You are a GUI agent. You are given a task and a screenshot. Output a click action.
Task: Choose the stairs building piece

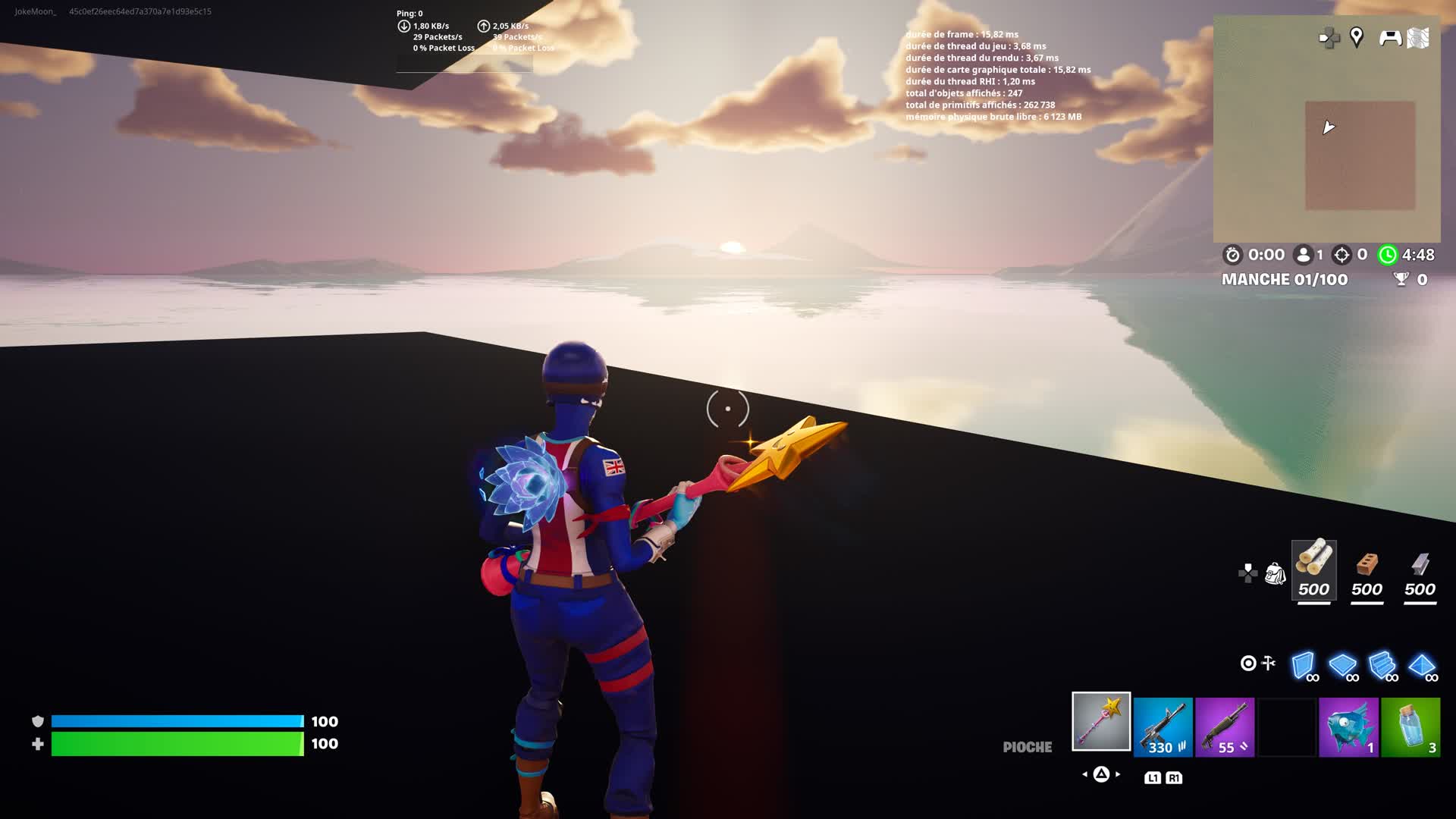click(x=1382, y=665)
